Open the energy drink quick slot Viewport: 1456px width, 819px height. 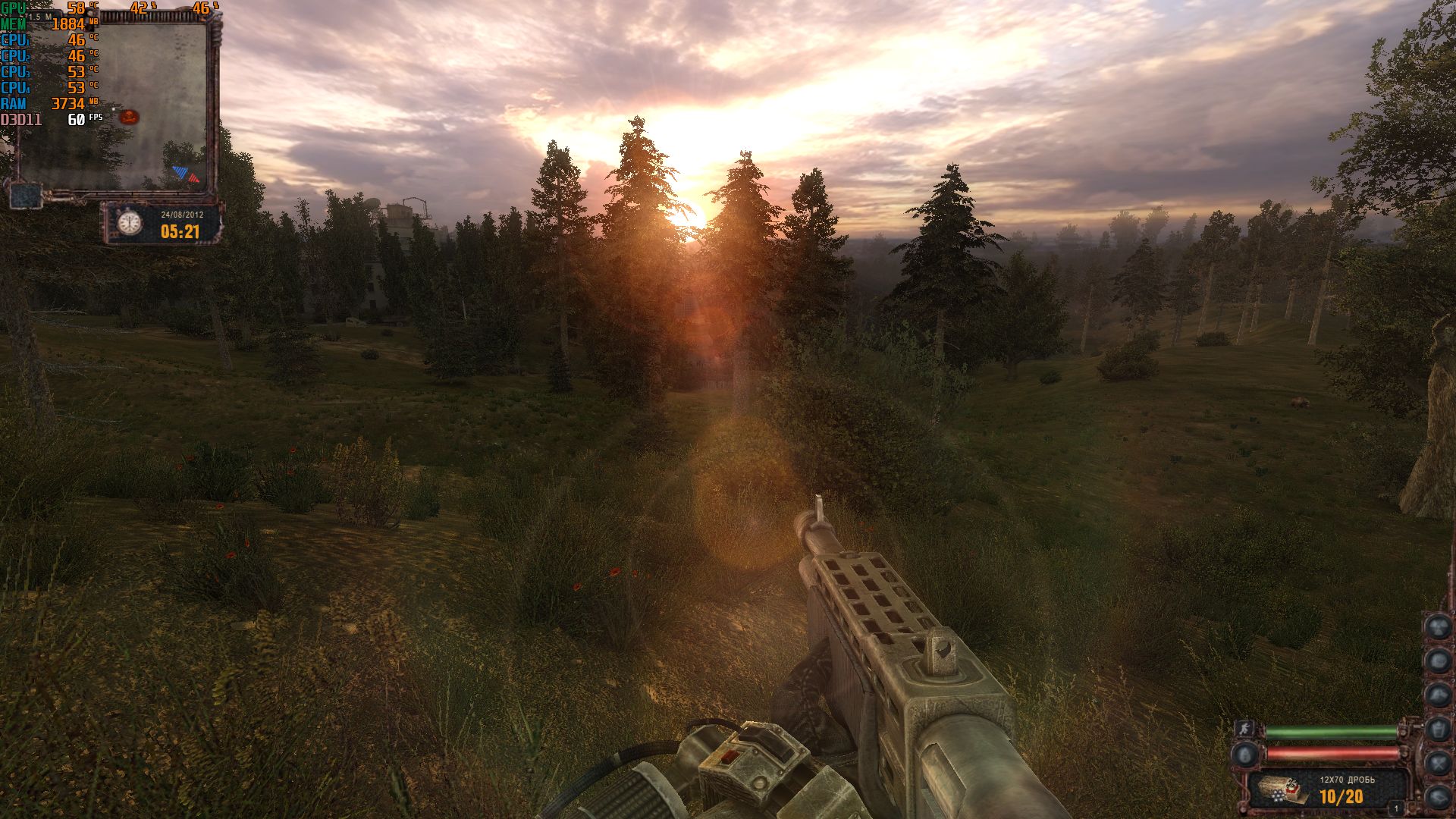click(1439, 729)
